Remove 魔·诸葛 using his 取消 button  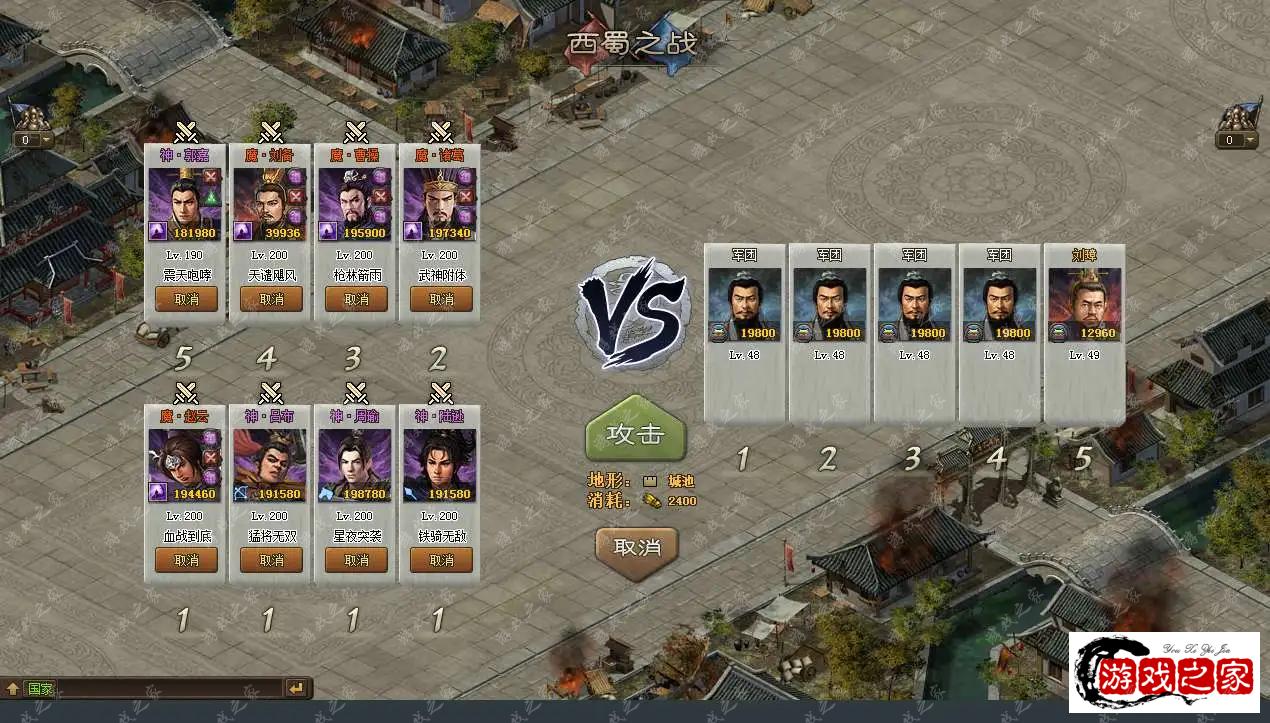(441, 299)
